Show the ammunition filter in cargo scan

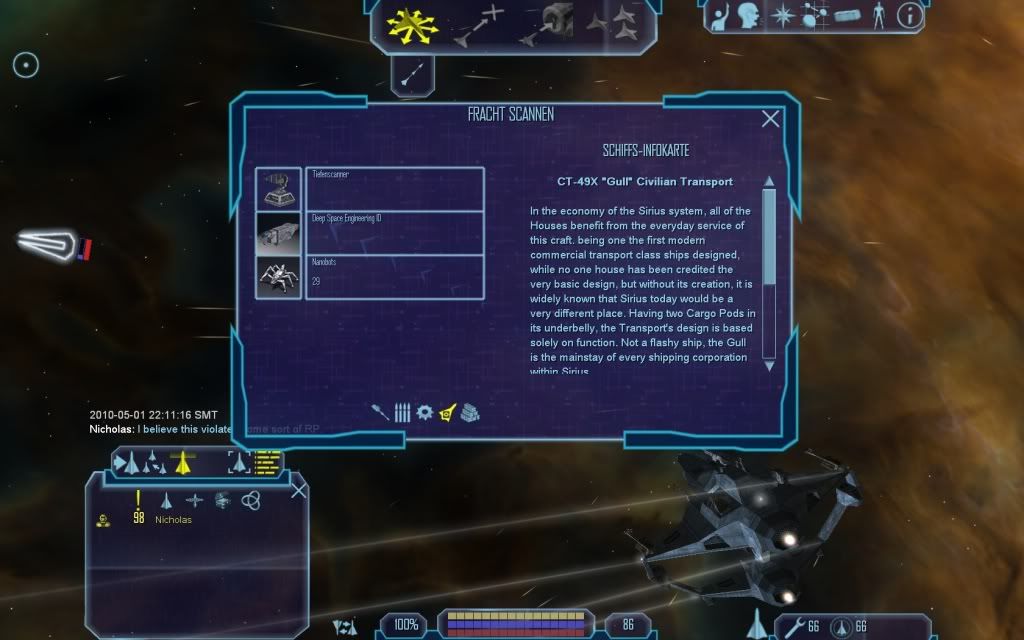point(403,412)
